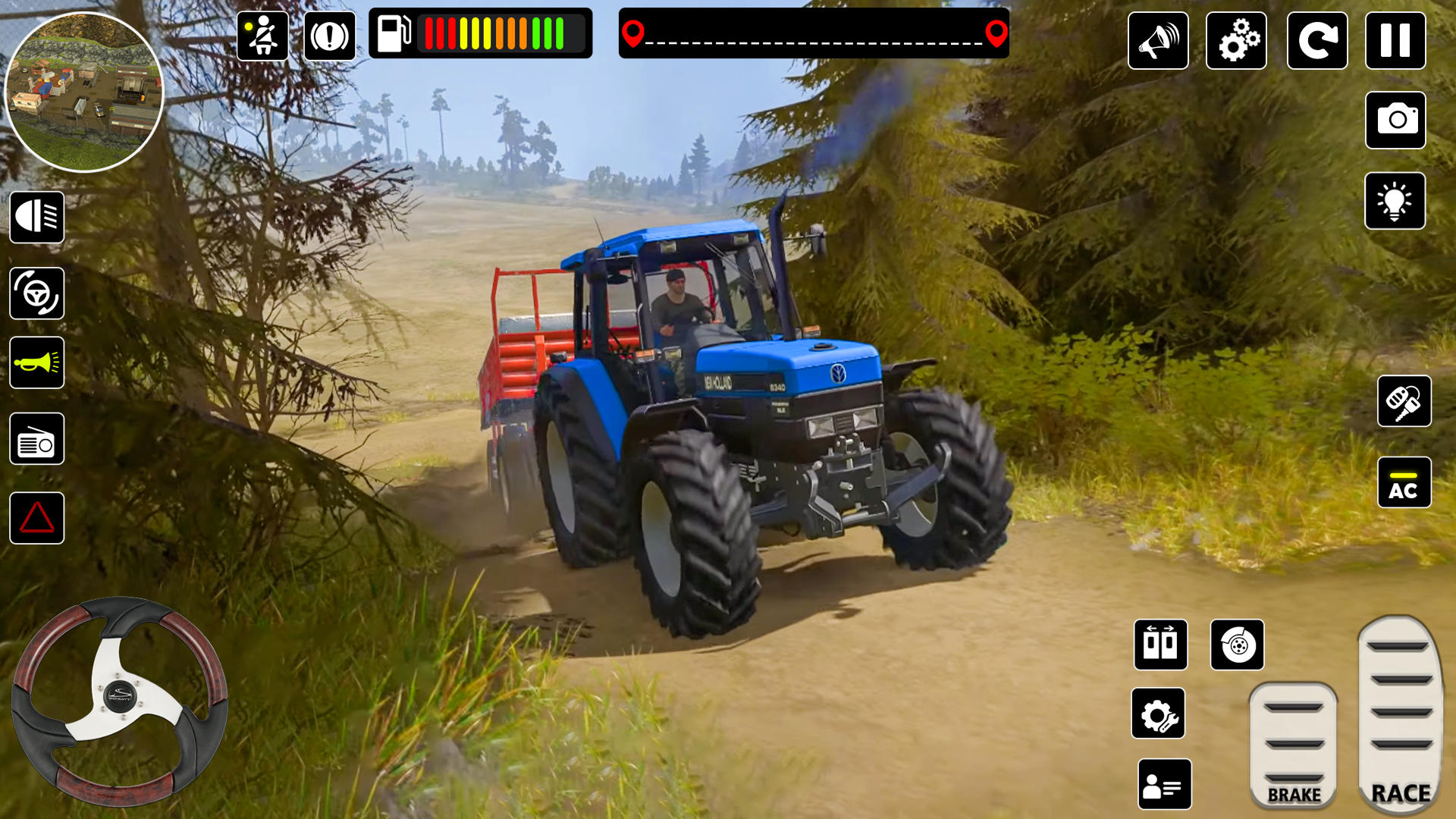Viewport: 1456px width, 819px height.
Task: Open the radio
Action: [37, 438]
